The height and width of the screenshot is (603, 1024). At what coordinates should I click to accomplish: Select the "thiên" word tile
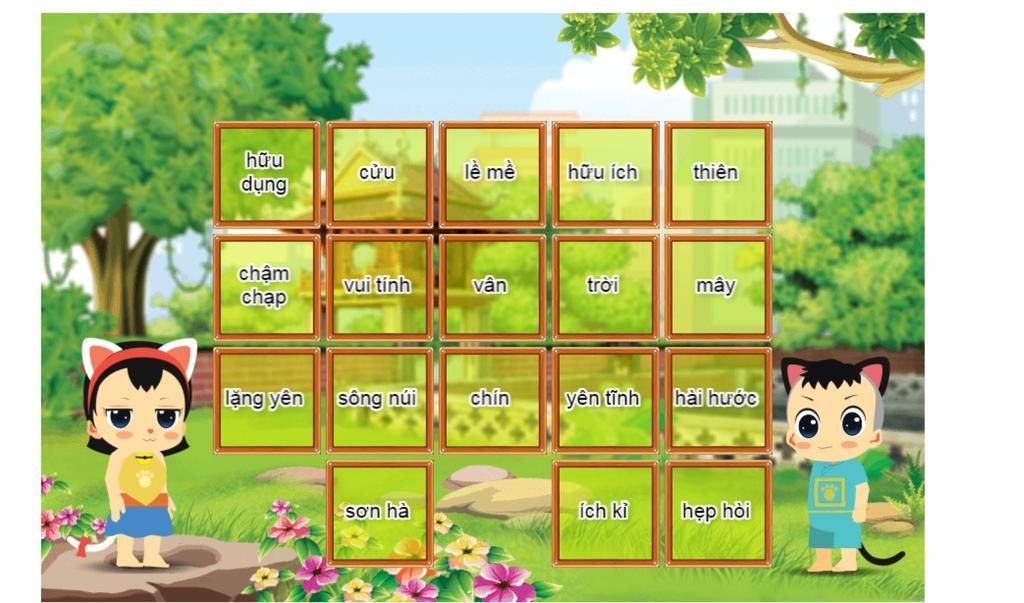point(718,174)
